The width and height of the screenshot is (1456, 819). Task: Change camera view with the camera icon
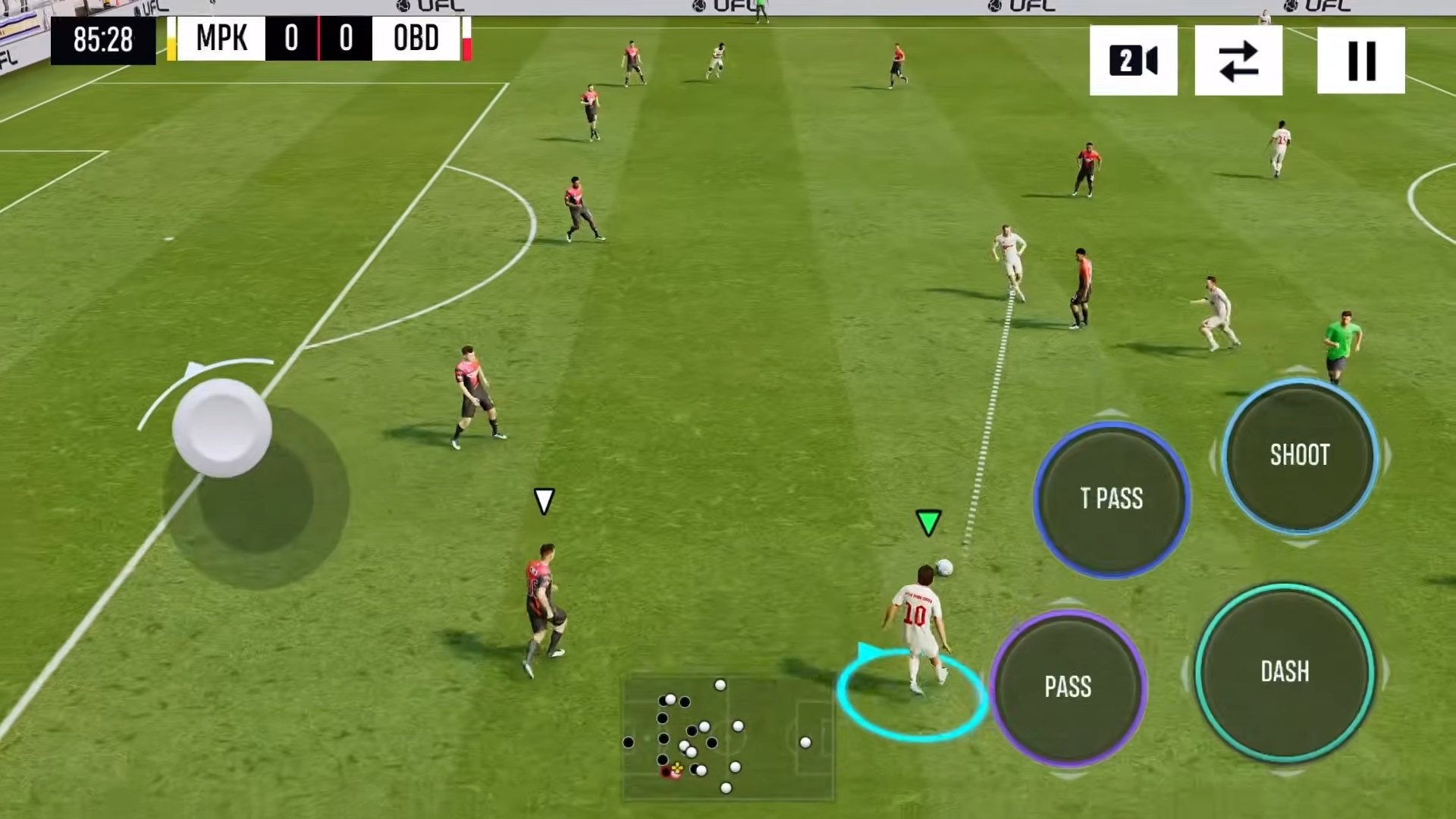pyautogui.click(x=1133, y=61)
